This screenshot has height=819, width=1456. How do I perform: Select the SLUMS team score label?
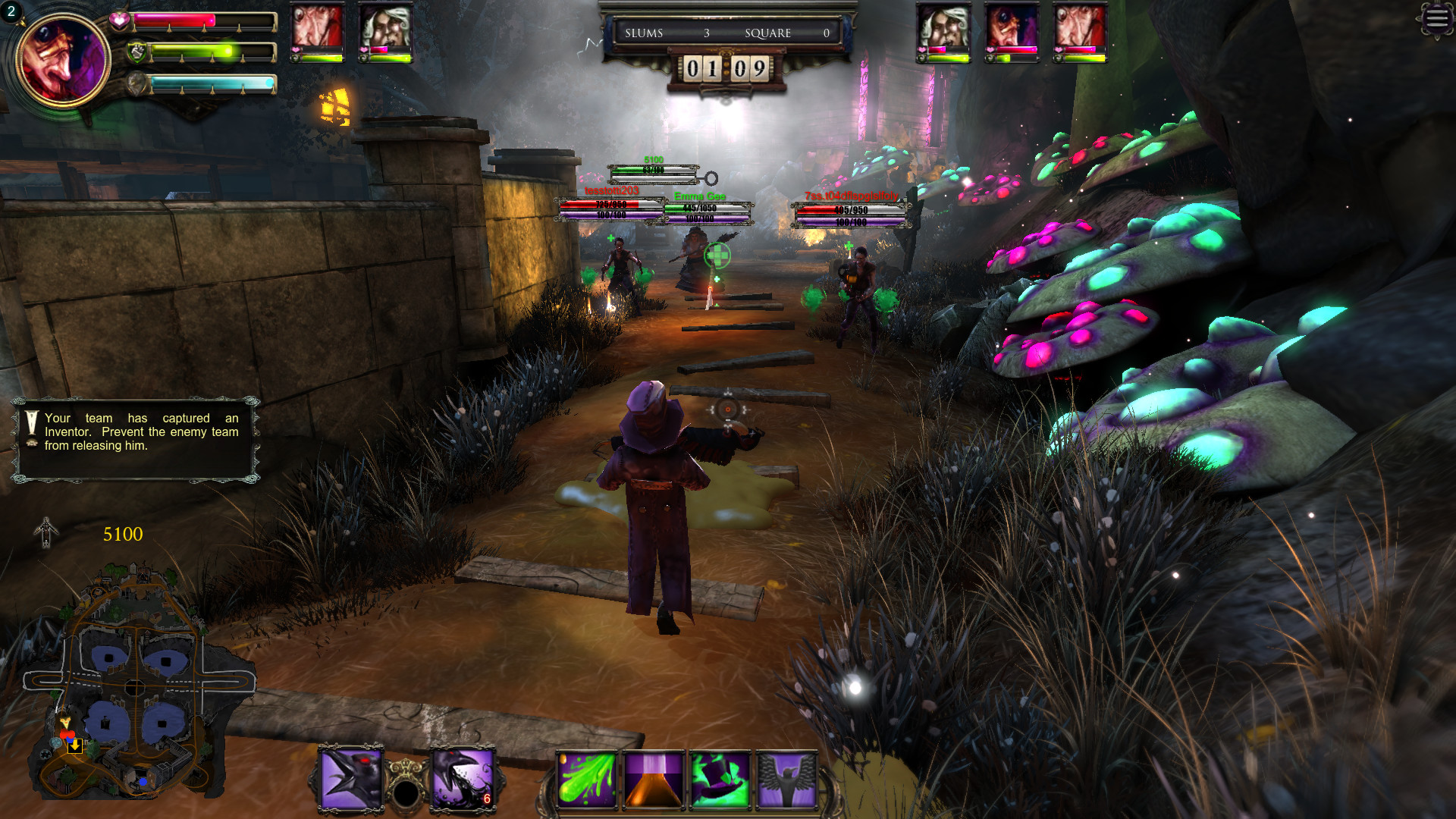click(643, 33)
